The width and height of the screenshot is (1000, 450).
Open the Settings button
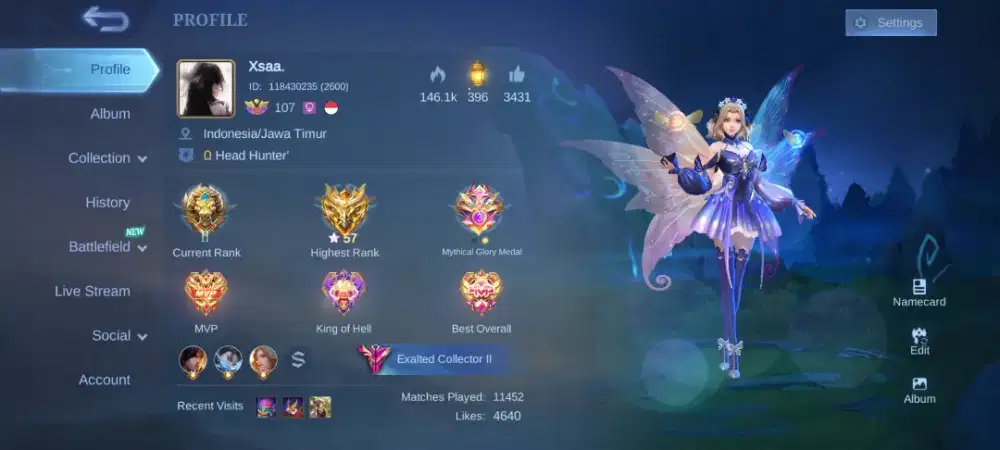(x=890, y=23)
